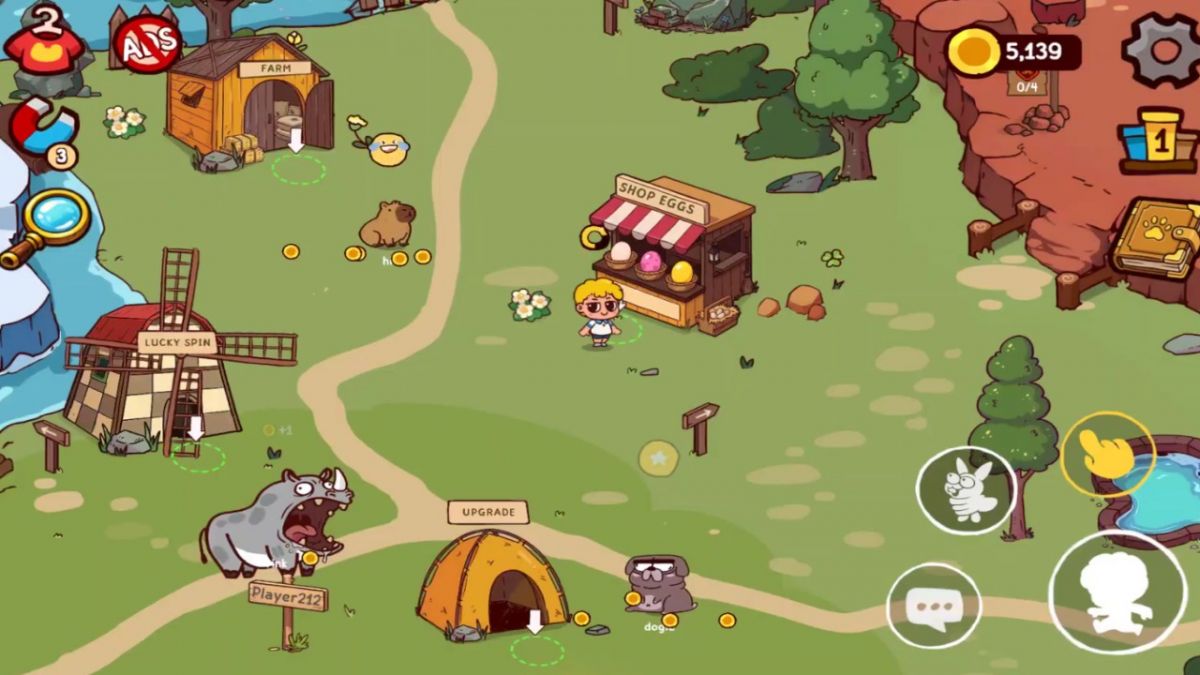This screenshot has width=1200, height=675.
Task: Tap the large character action button
Action: [x=1117, y=592]
